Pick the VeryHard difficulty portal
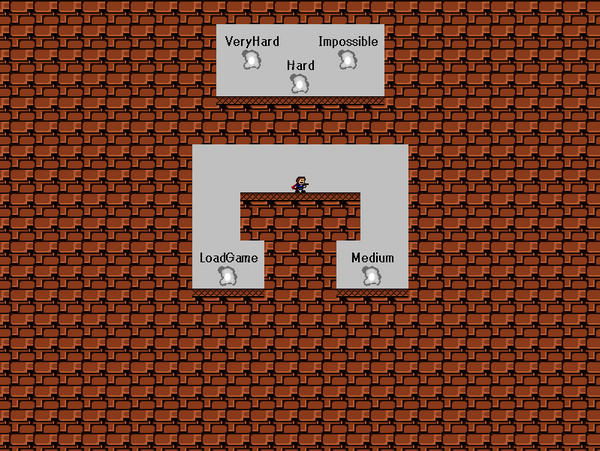Viewport: 600px width, 451px height. (x=252, y=59)
